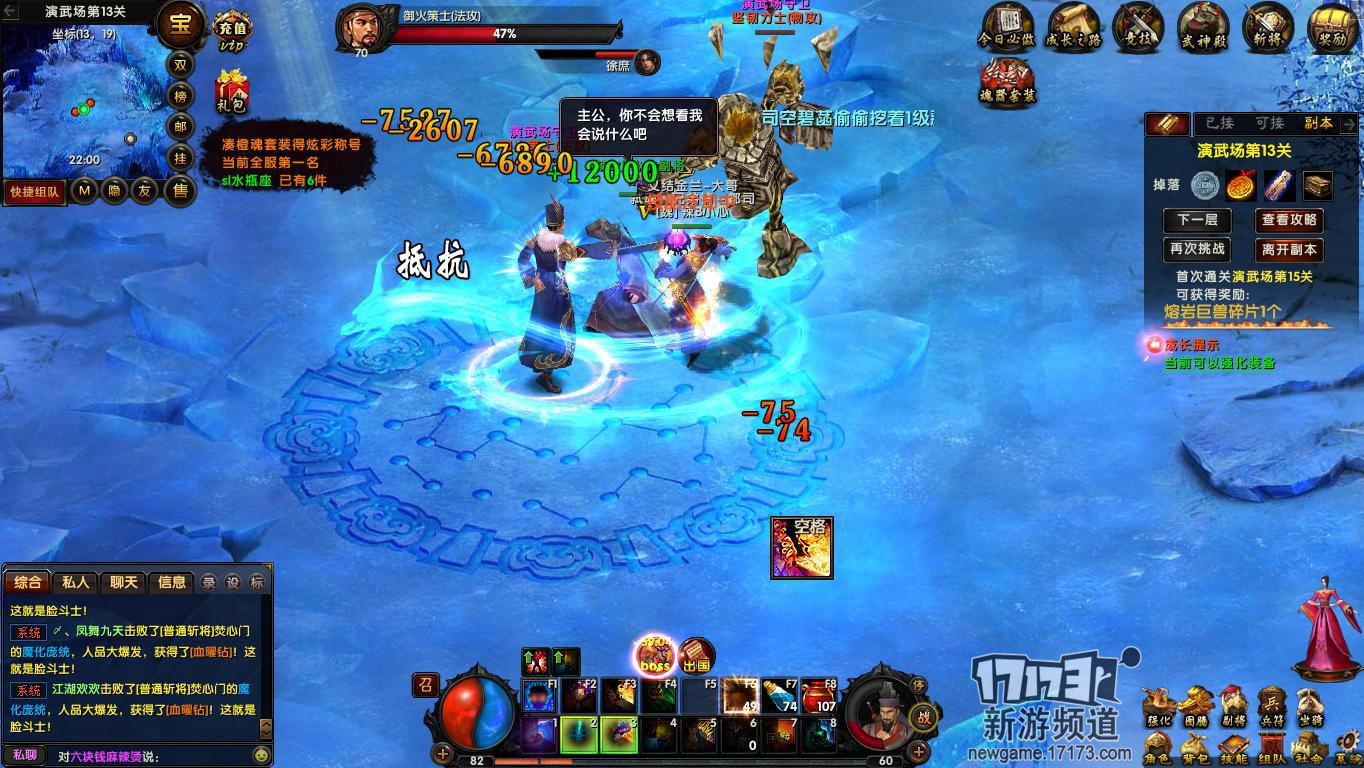Image resolution: width=1364 pixels, height=768 pixels.
Task: Click the boss icon above the hotbar
Action: tap(656, 657)
